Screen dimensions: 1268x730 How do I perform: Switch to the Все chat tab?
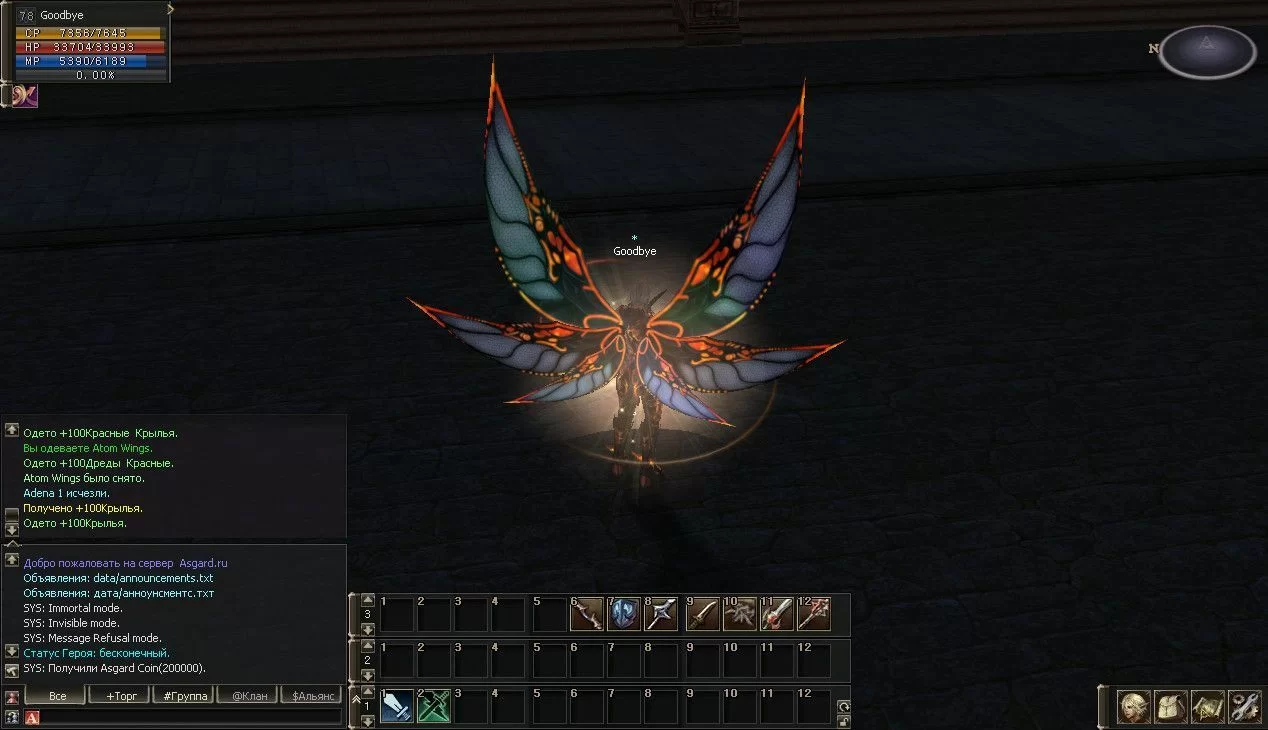click(57, 695)
